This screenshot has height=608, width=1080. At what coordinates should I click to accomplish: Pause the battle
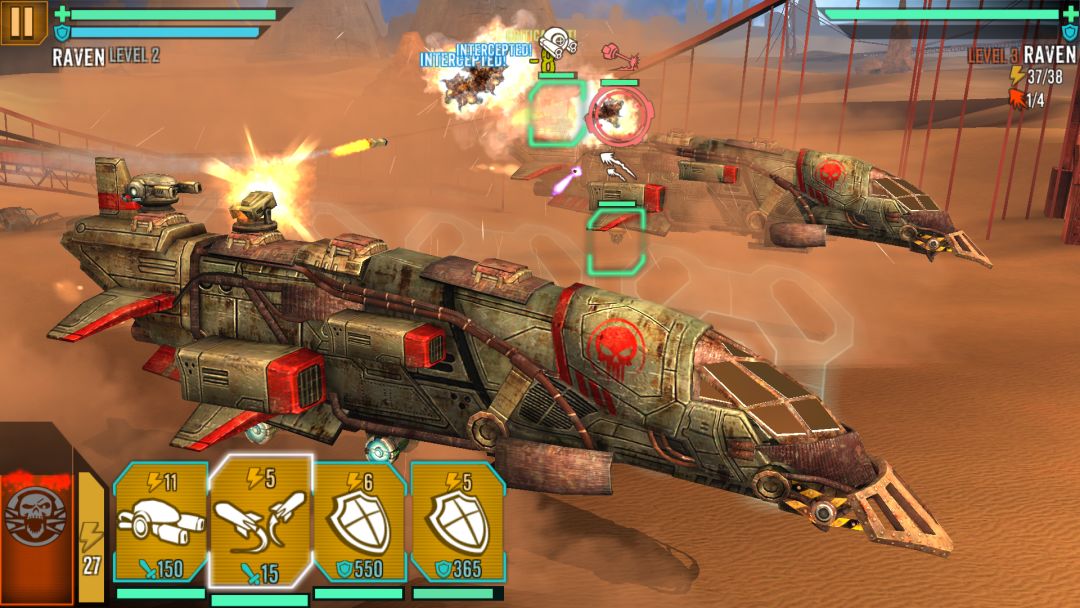[23, 22]
